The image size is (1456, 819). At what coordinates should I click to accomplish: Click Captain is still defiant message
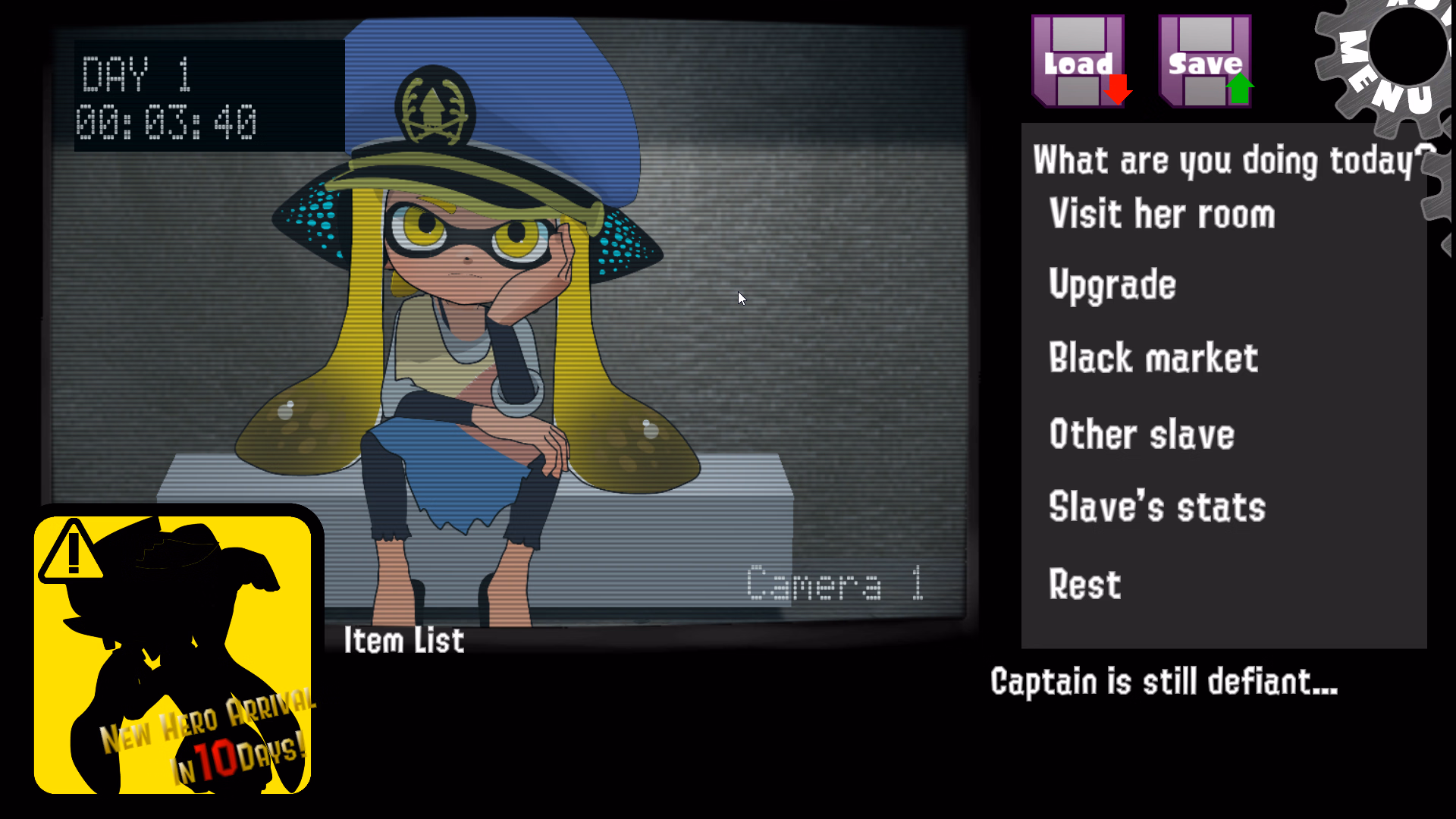(x=1164, y=681)
